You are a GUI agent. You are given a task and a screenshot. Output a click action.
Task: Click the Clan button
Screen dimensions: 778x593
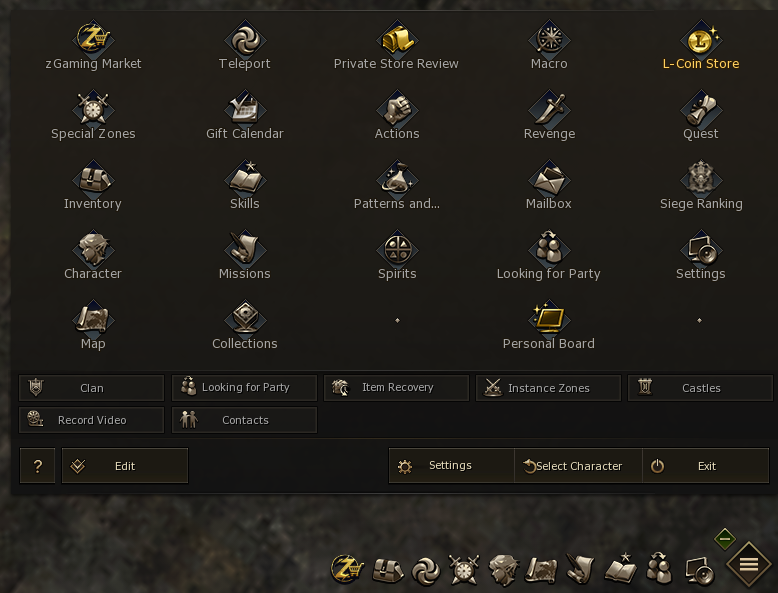(91, 388)
